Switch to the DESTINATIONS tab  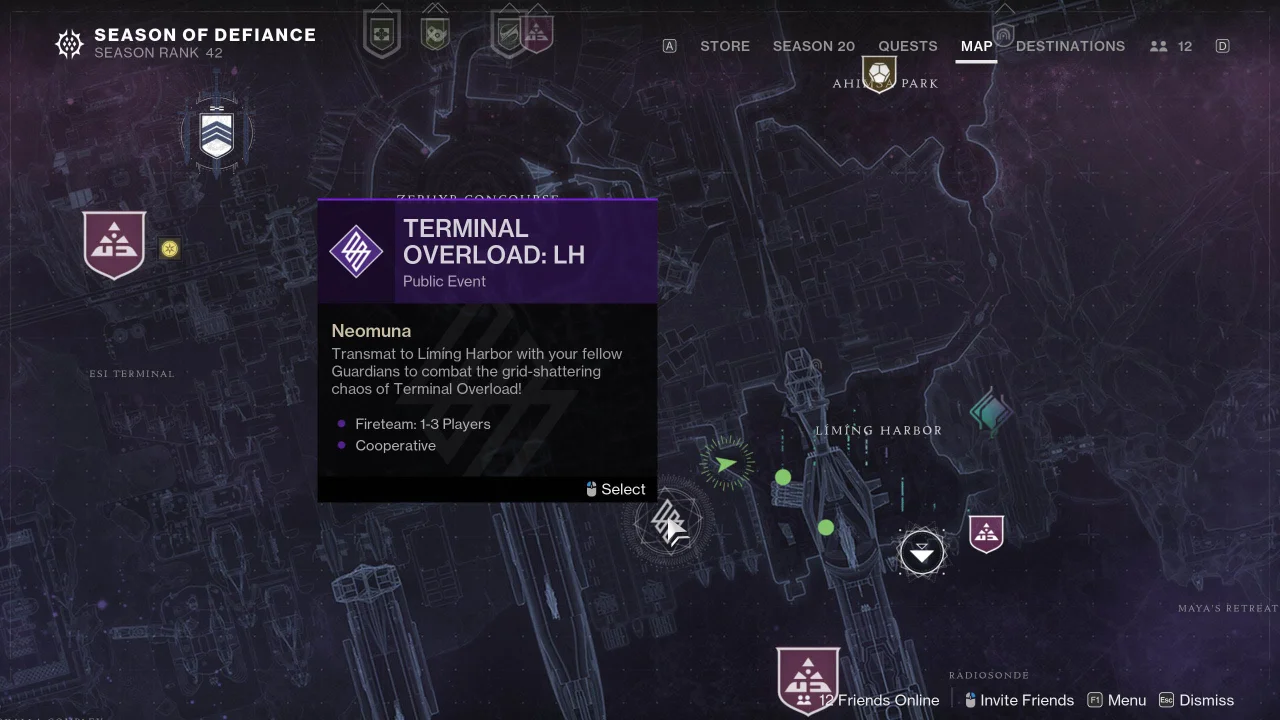coord(1070,46)
